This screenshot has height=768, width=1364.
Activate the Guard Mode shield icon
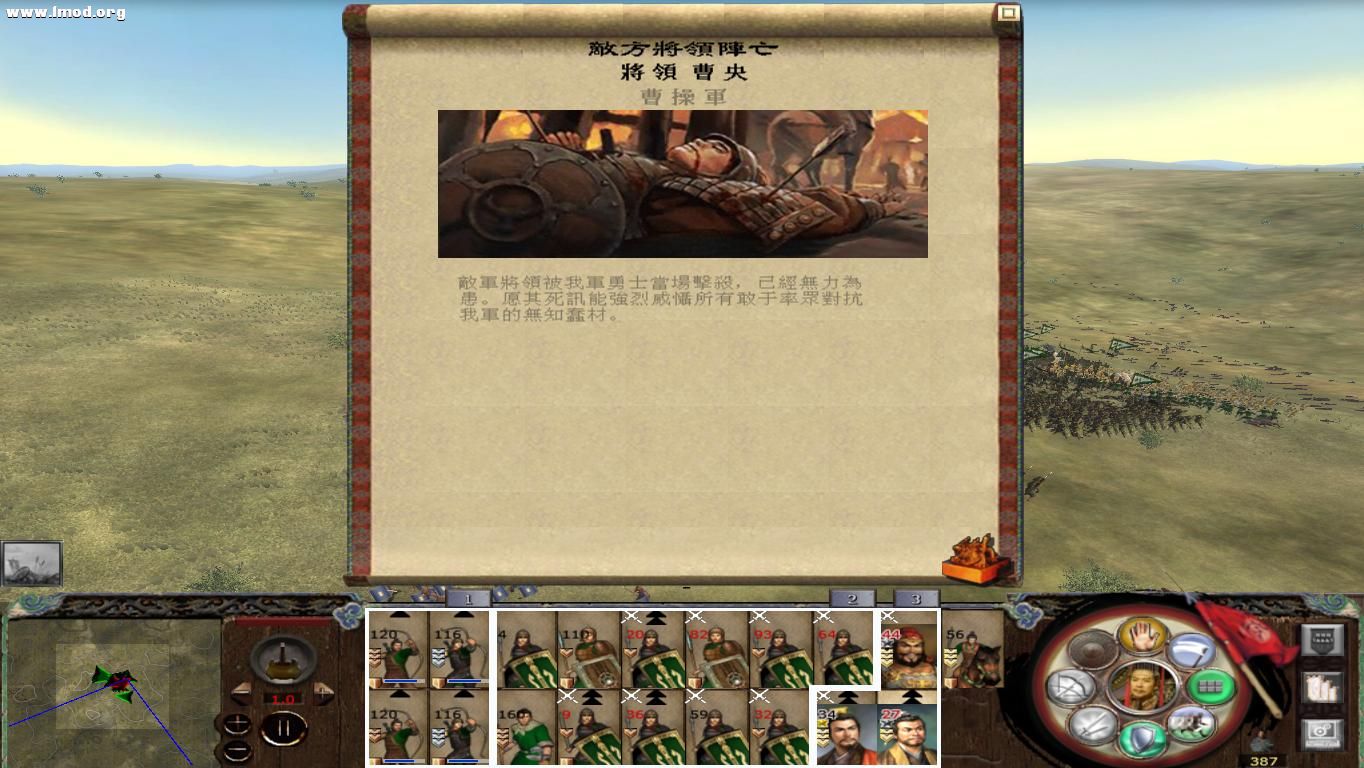tap(1144, 737)
